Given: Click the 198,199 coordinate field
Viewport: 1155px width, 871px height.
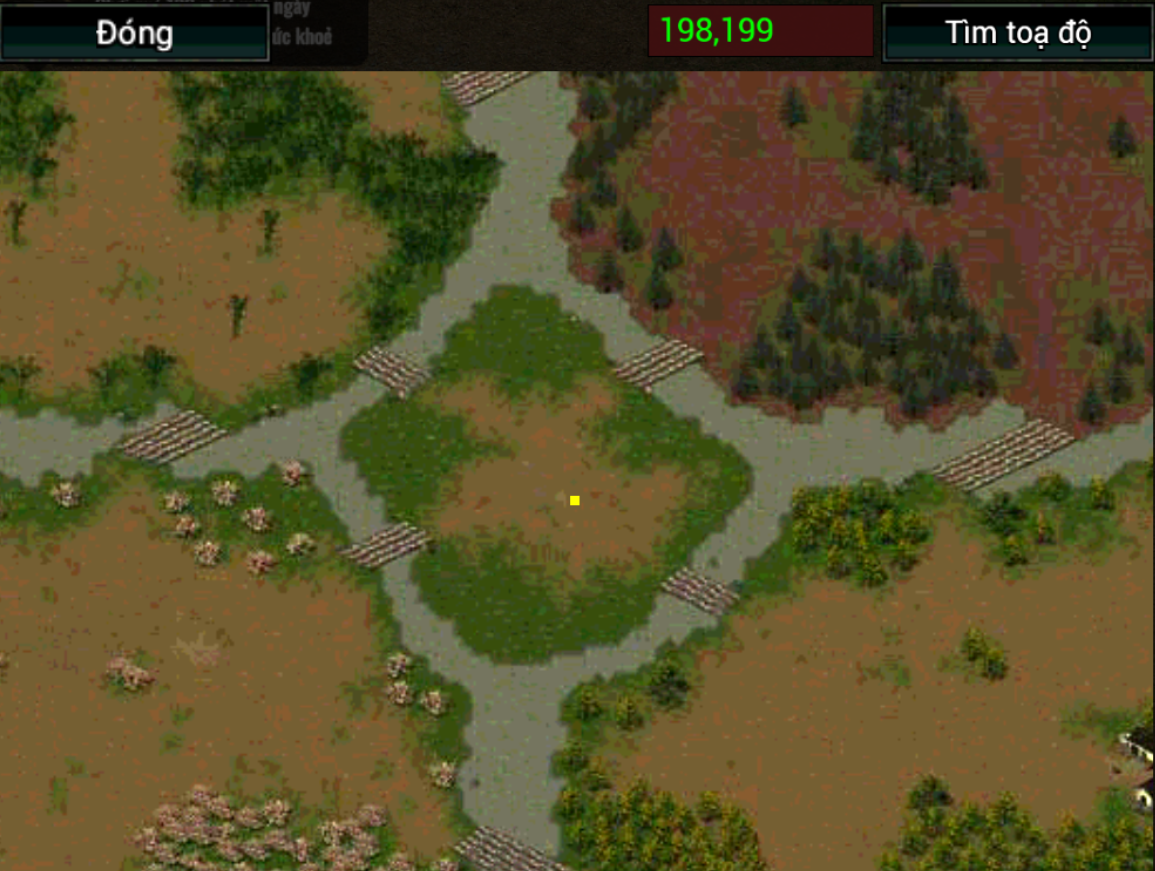Looking at the screenshot, I should point(760,31).
